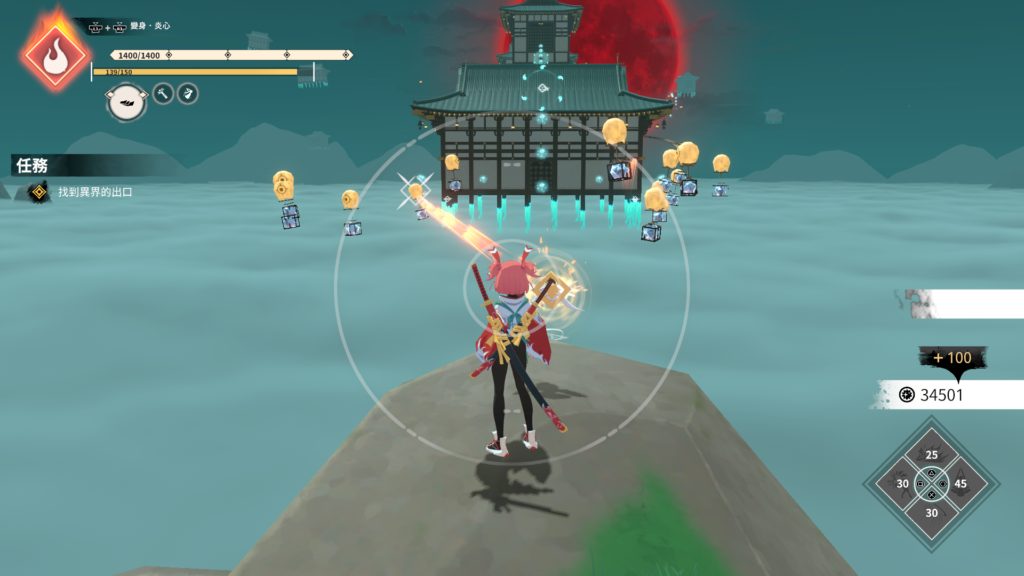Click the hammer buff icon
The image size is (1024, 576).
tap(164, 94)
